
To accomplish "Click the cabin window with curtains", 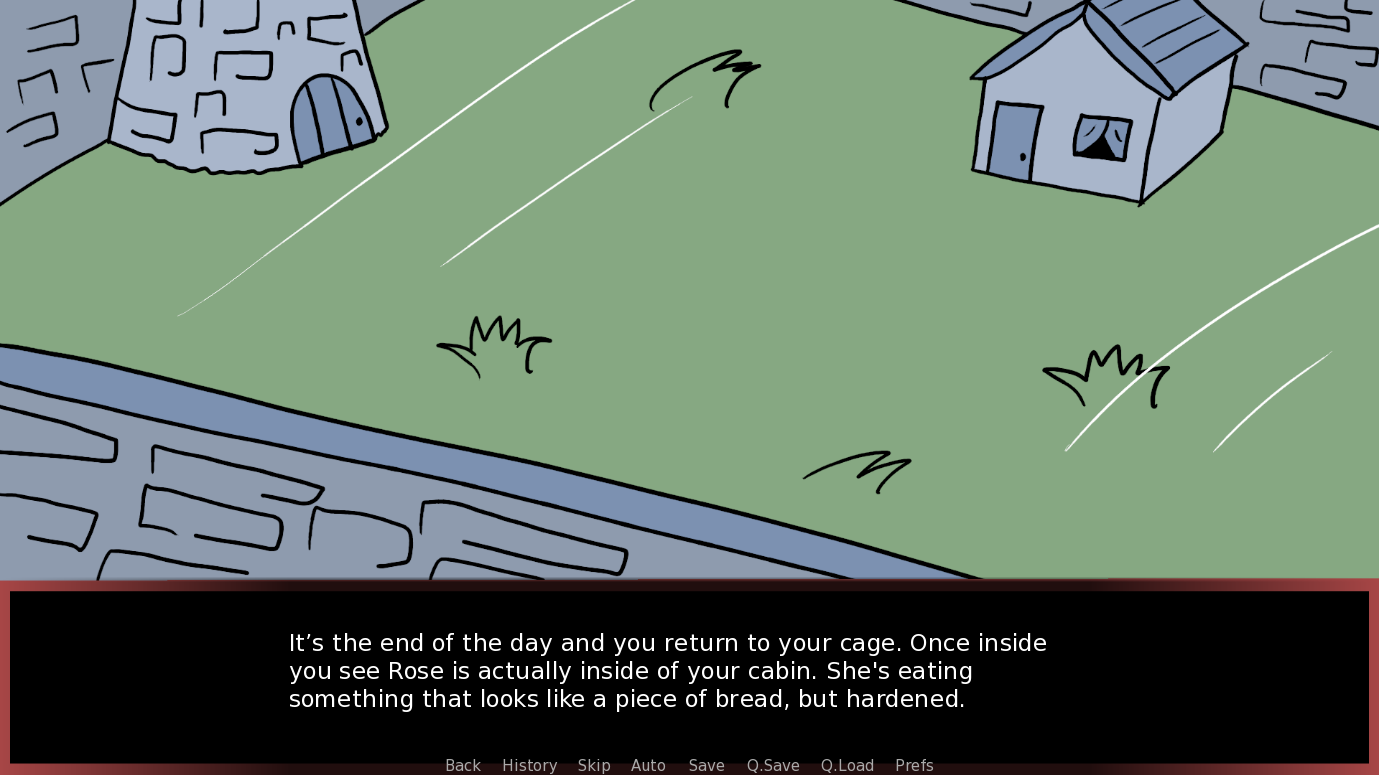I will pos(1100,135).
